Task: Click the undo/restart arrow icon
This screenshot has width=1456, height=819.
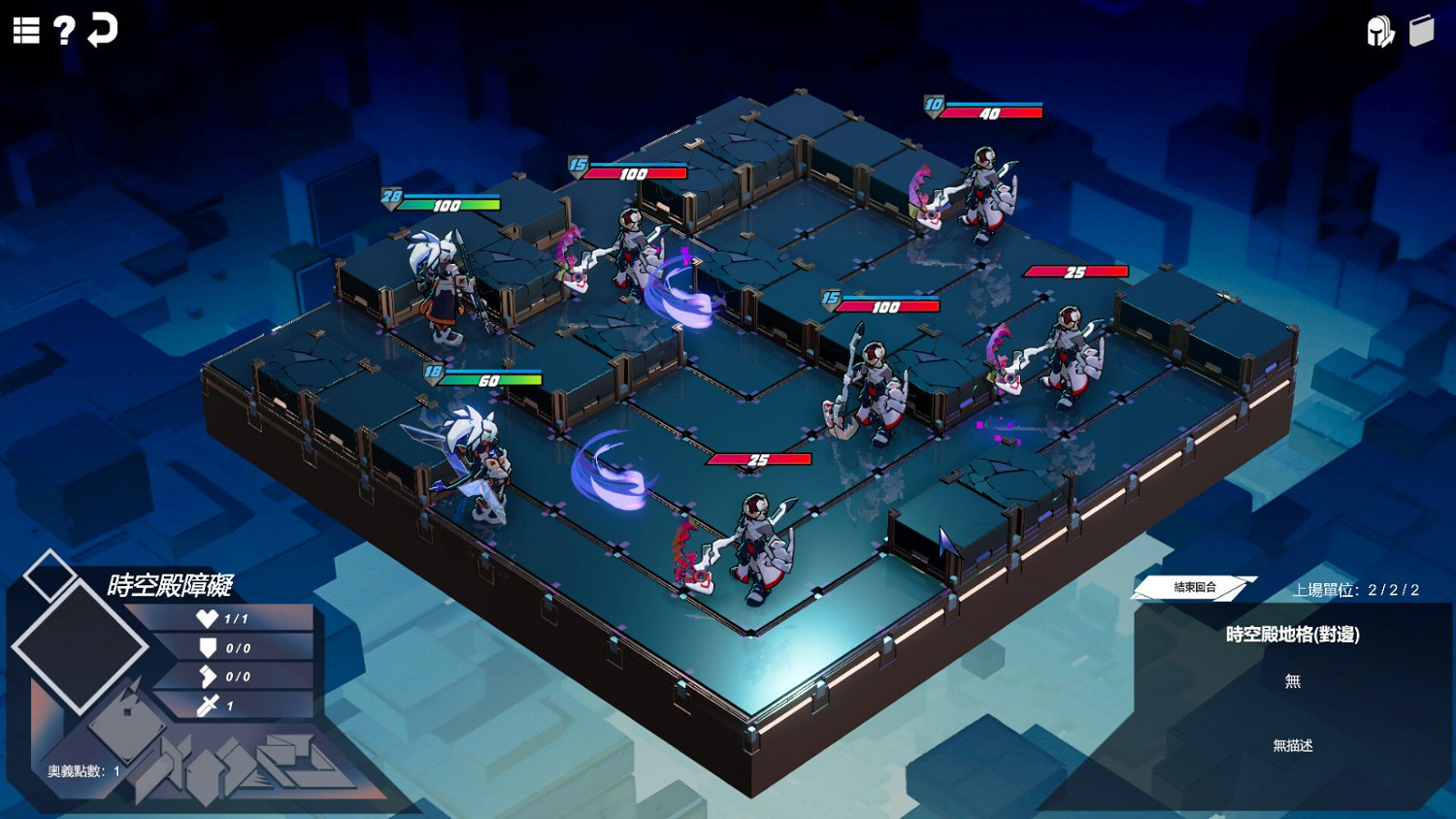Action: 102,30
